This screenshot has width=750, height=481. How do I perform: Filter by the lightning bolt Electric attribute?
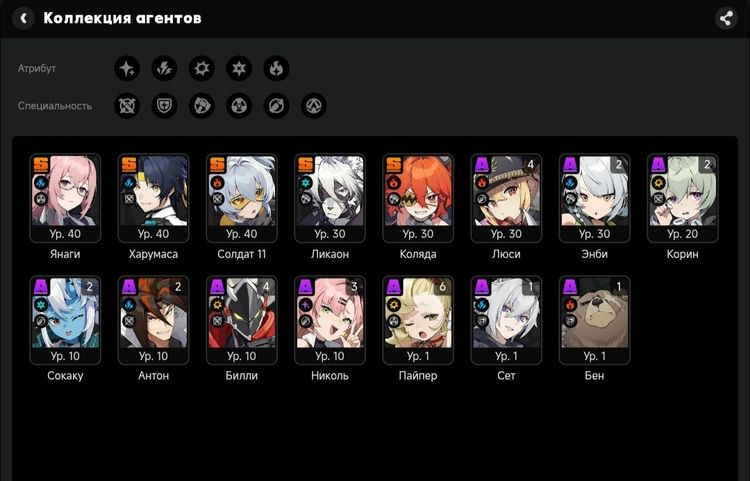tap(164, 68)
